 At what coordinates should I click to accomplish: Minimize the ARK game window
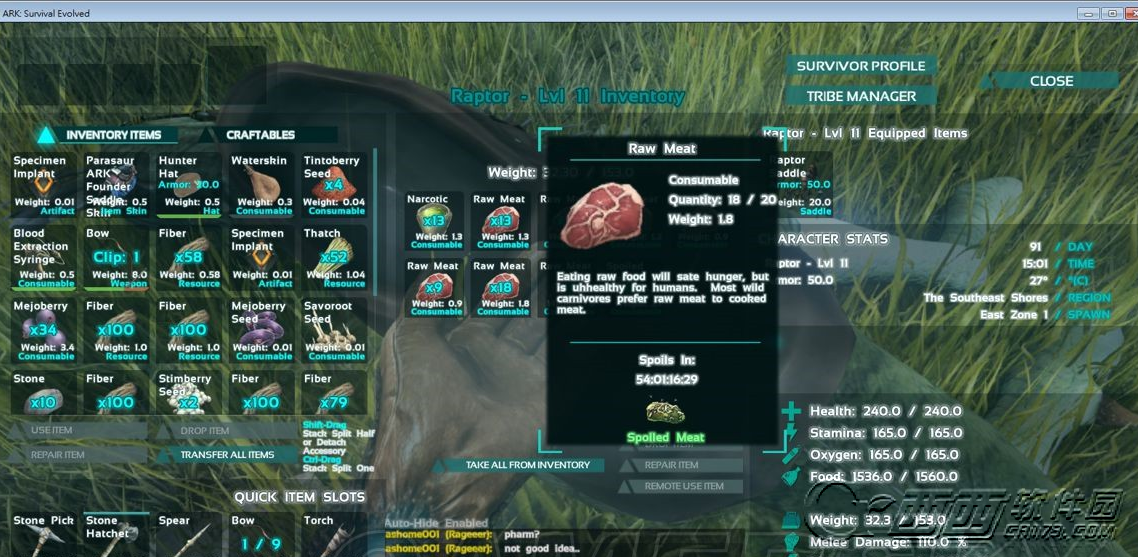click(x=1088, y=13)
